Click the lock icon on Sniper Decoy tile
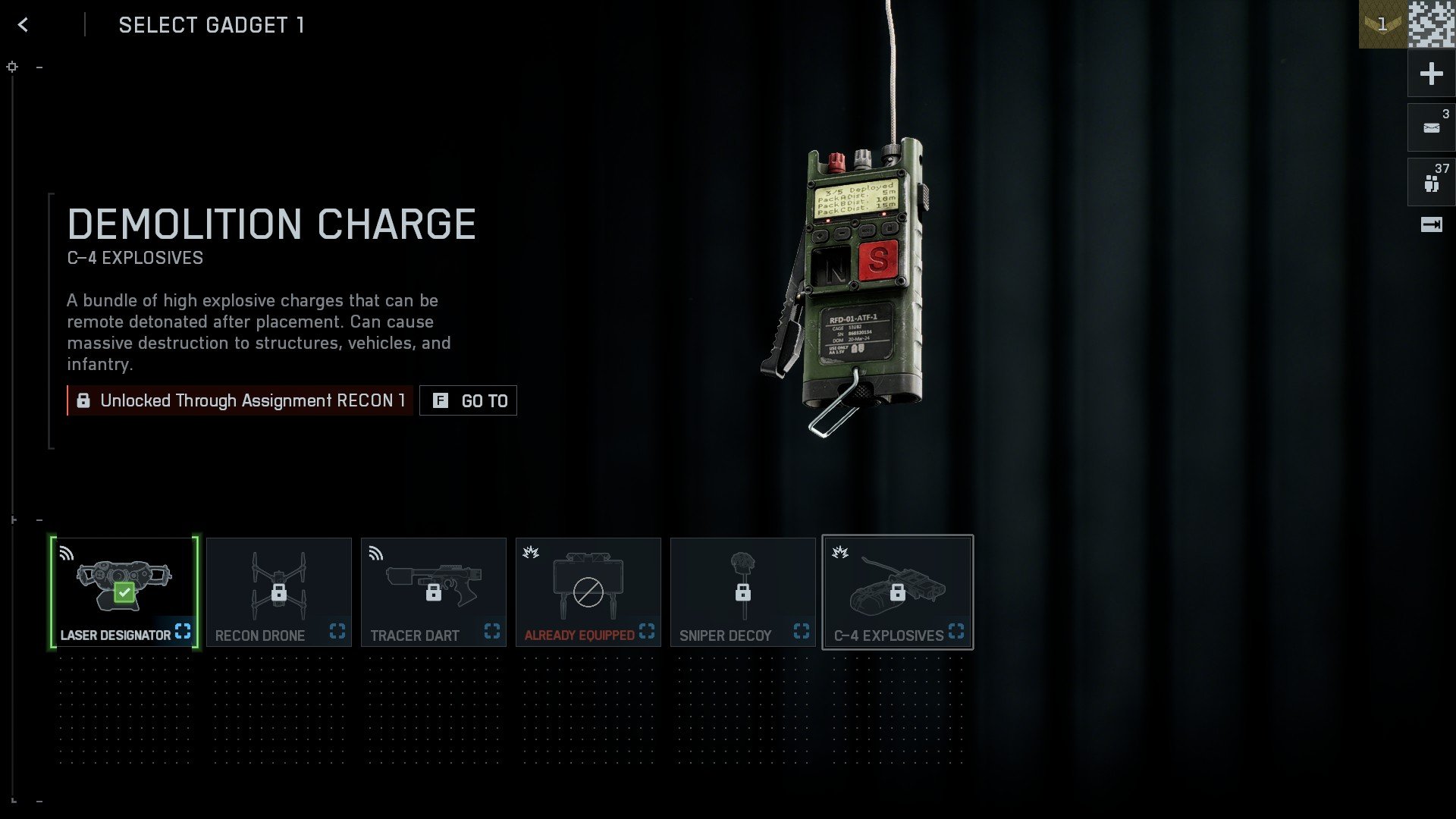1456x819 pixels. (x=744, y=594)
